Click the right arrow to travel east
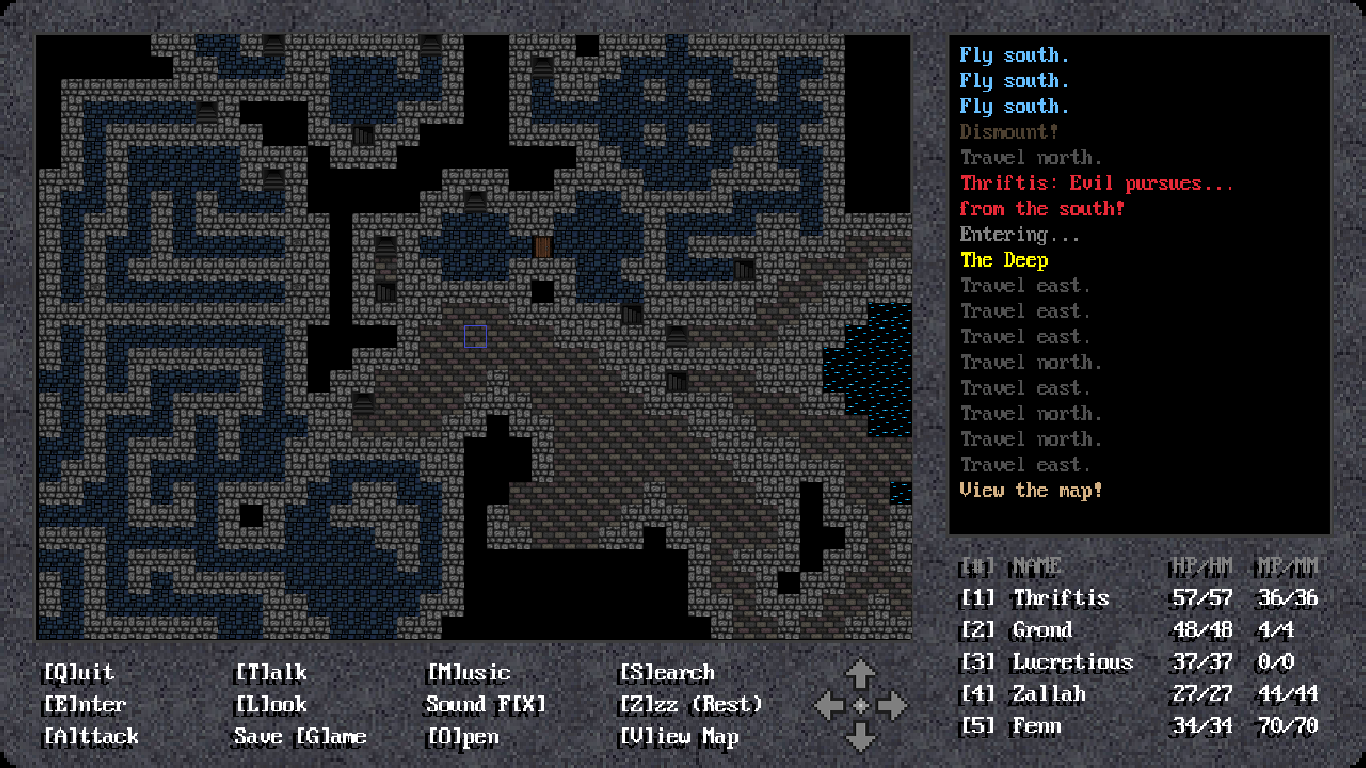Screen dimensions: 1366x768 [888, 705]
